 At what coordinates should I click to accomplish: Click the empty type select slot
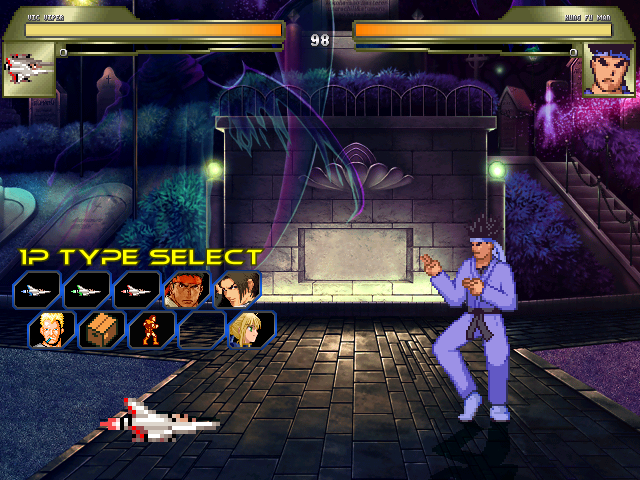point(201,329)
